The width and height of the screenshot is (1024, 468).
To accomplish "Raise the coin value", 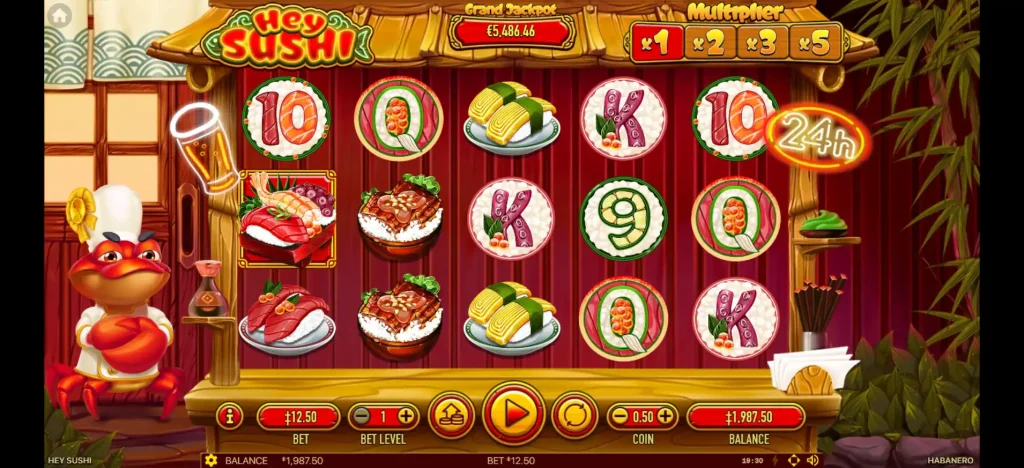I will [x=665, y=416].
